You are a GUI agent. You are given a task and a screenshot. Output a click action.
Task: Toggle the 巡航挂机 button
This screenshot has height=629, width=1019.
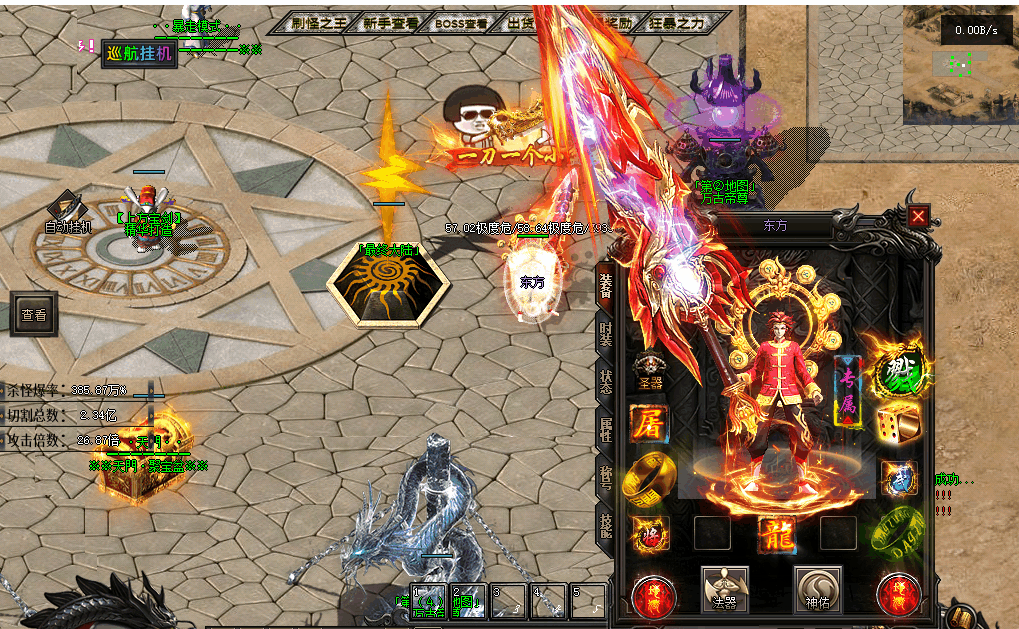[139, 53]
